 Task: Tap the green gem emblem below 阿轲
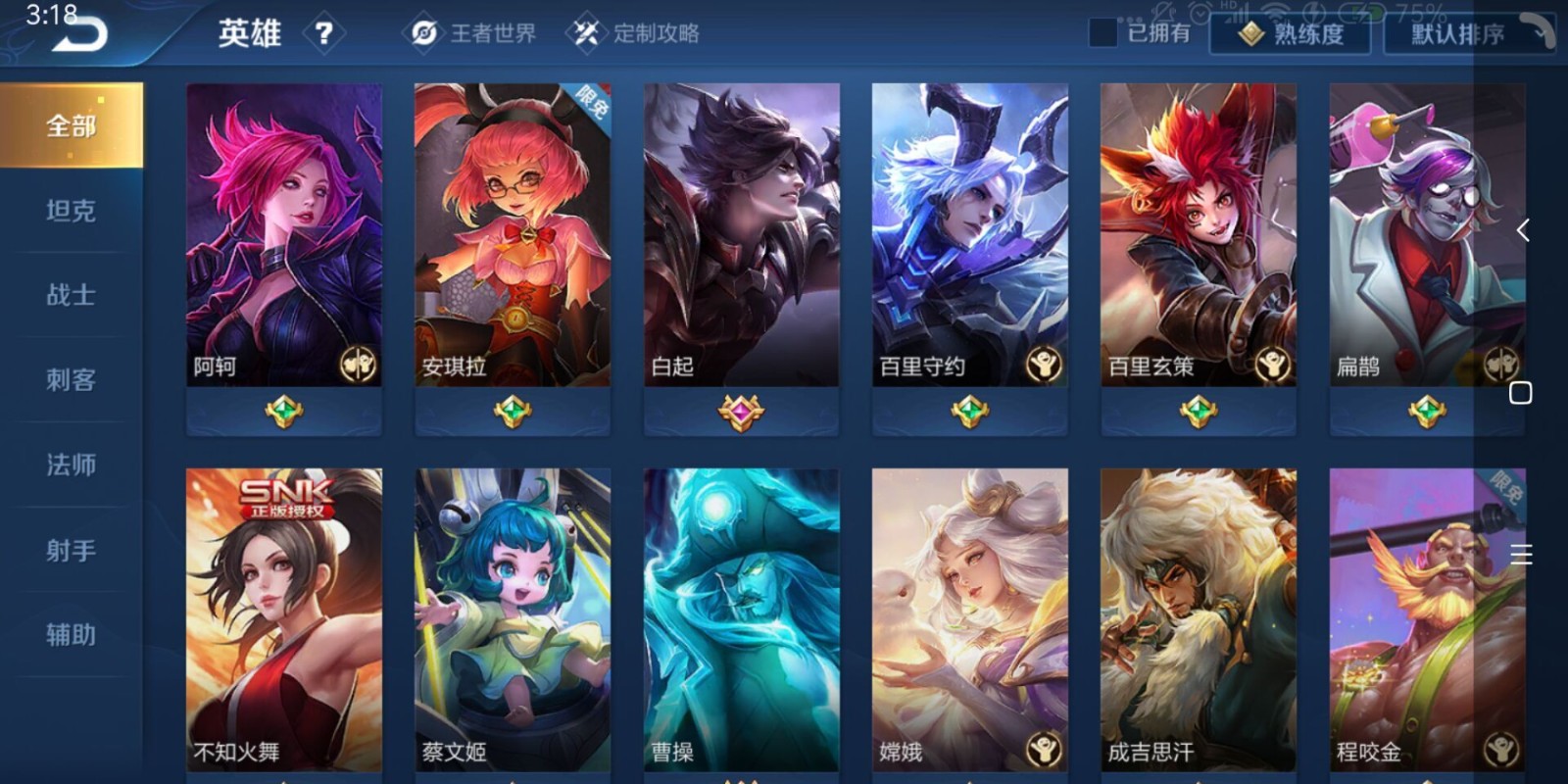(282, 413)
